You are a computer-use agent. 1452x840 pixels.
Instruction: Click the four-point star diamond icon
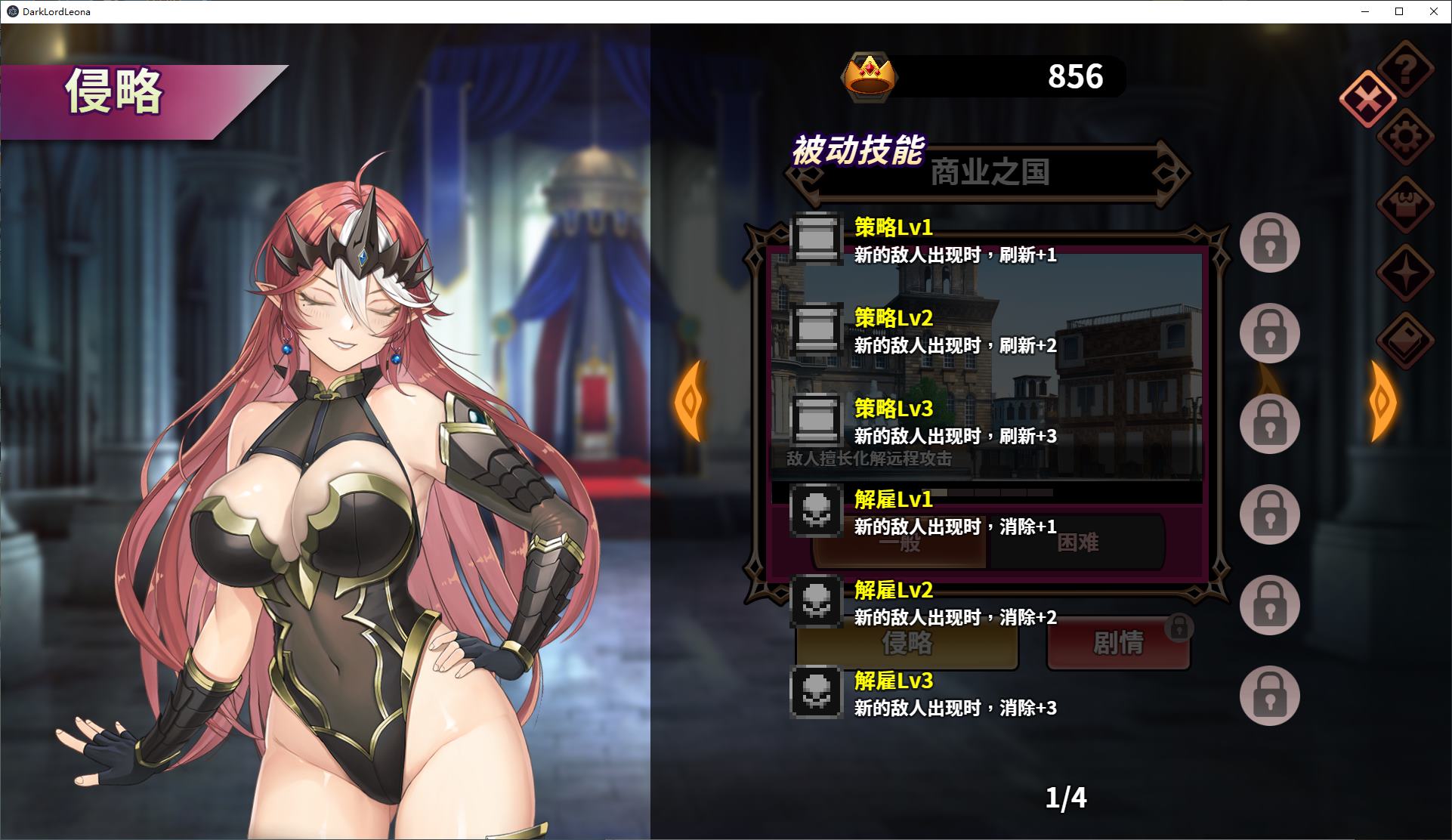[x=1405, y=273]
